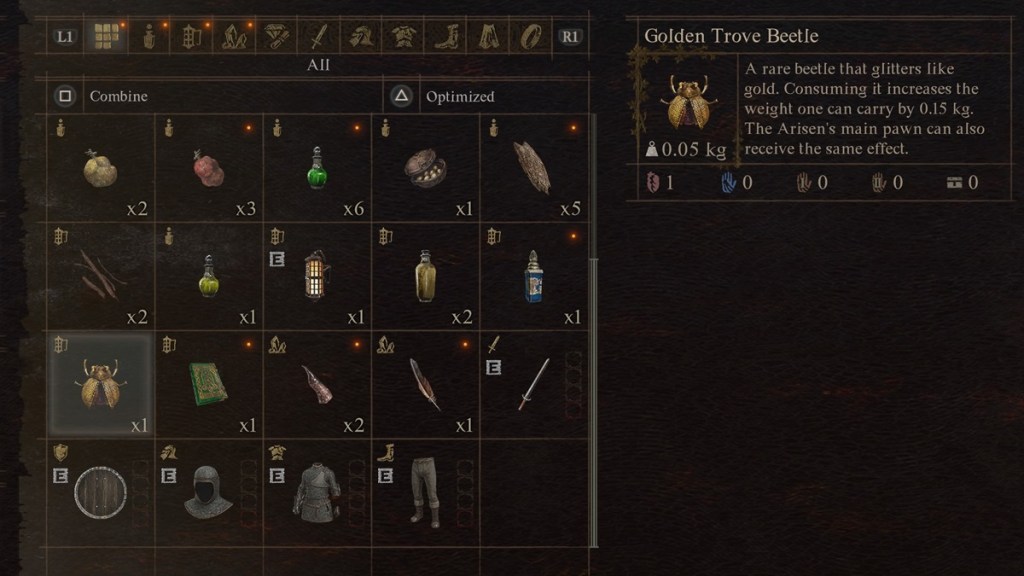Select the green potion flask stack of six
The height and width of the screenshot is (576, 1024).
(x=317, y=168)
